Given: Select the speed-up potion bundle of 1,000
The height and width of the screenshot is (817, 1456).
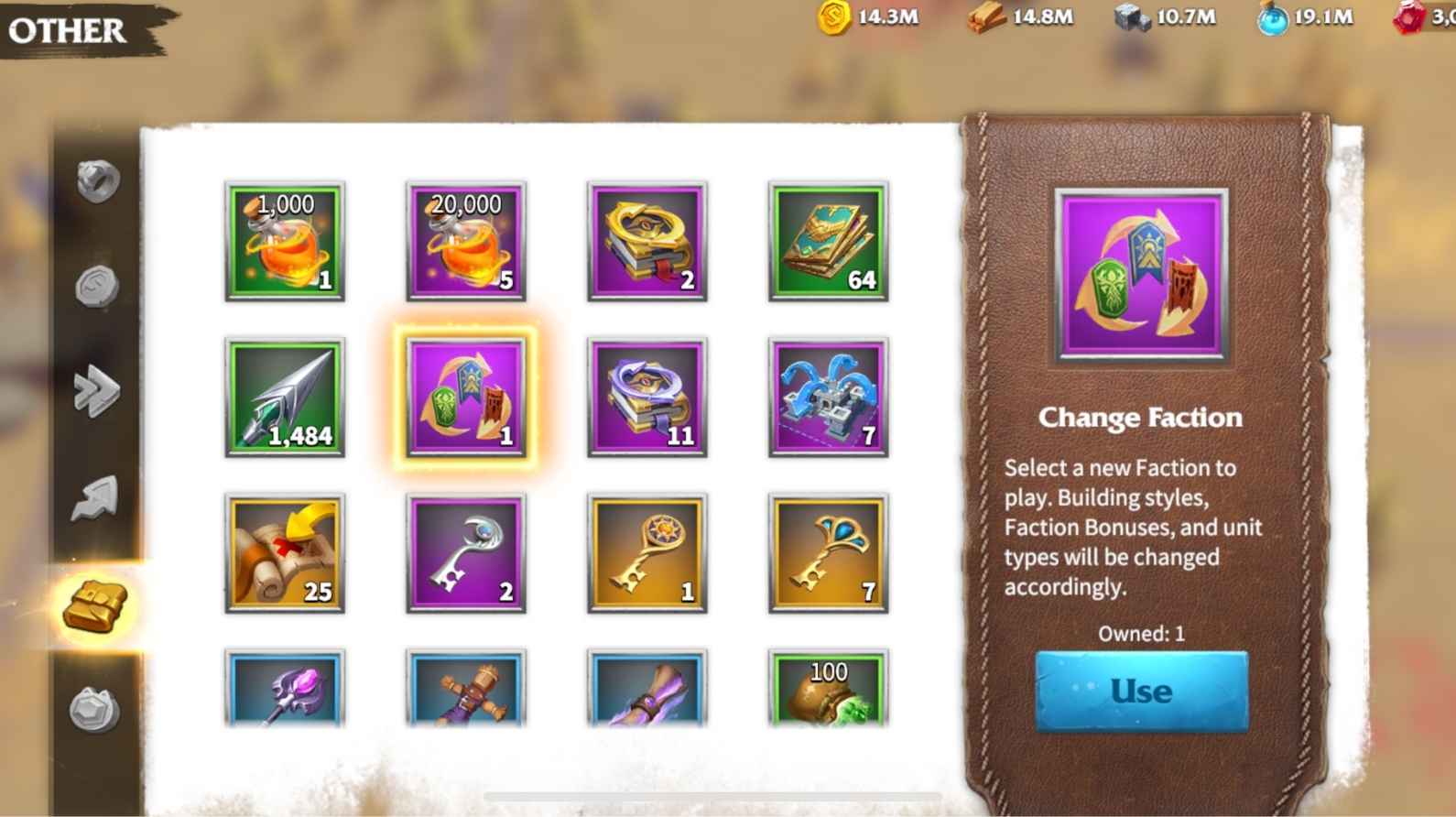Looking at the screenshot, I should tap(285, 241).
